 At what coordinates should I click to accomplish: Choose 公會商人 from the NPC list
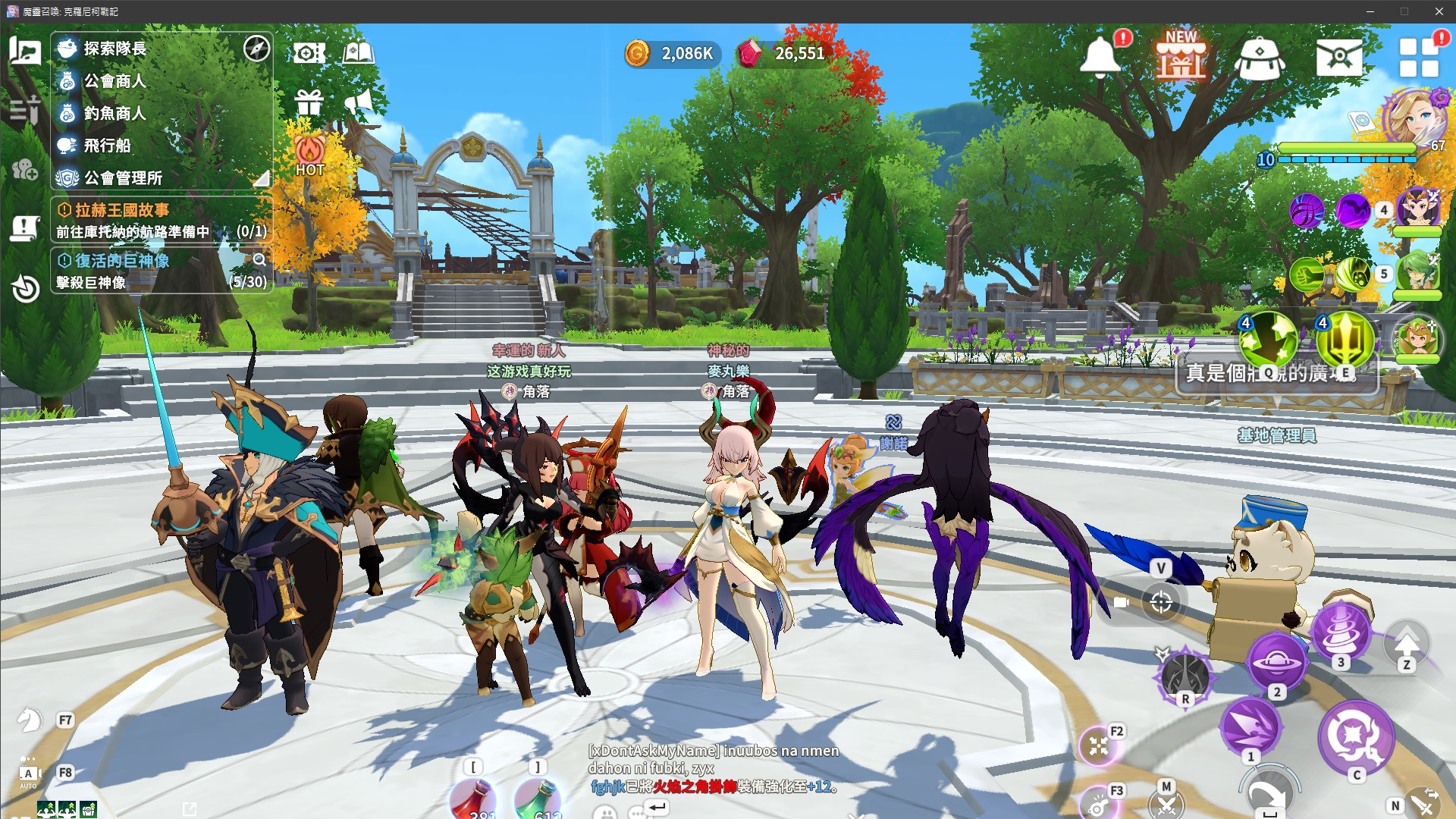pyautogui.click(x=115, y=81)
